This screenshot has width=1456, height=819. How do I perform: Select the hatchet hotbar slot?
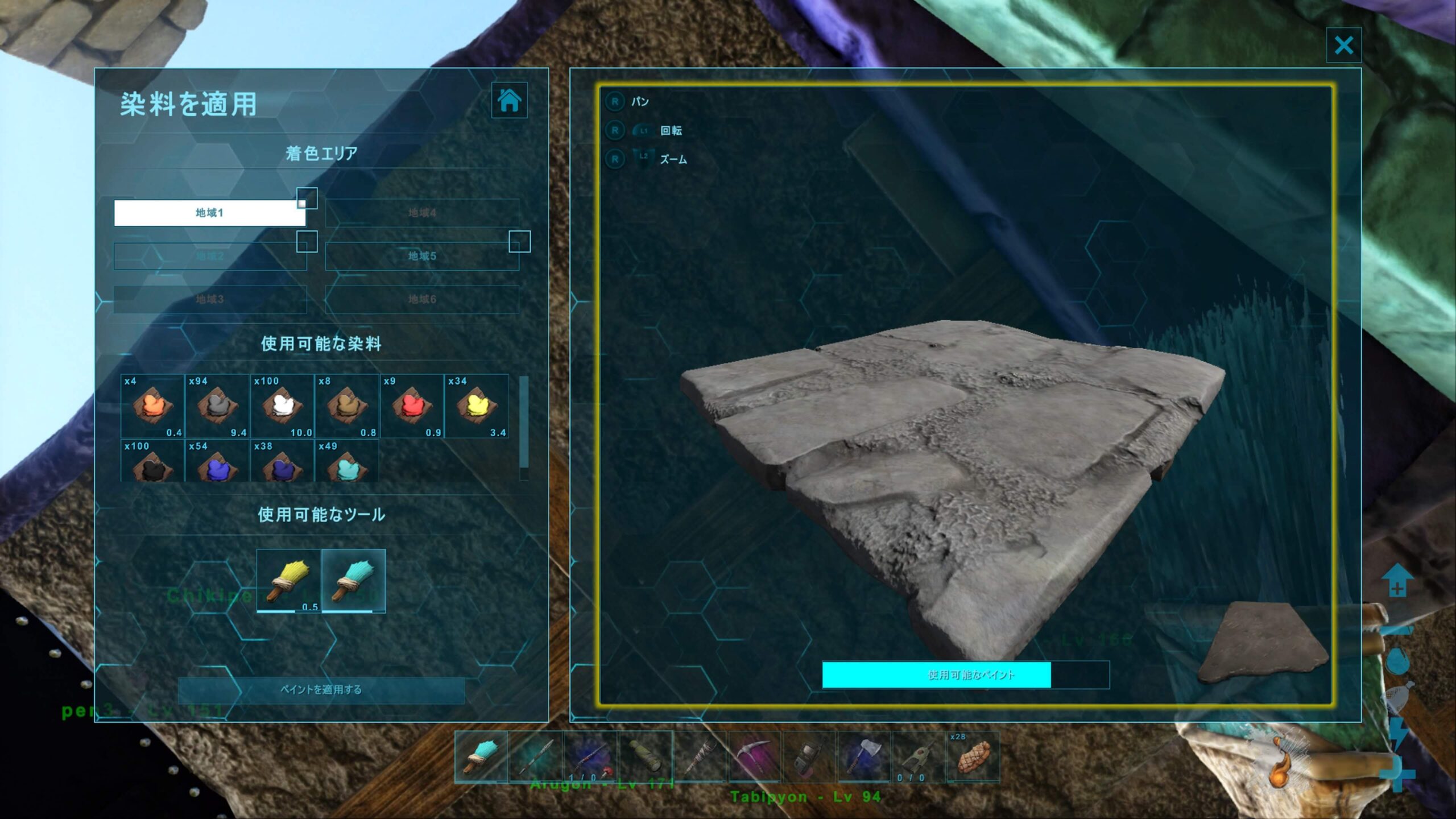pyautogui.click(x=863, y=757)
